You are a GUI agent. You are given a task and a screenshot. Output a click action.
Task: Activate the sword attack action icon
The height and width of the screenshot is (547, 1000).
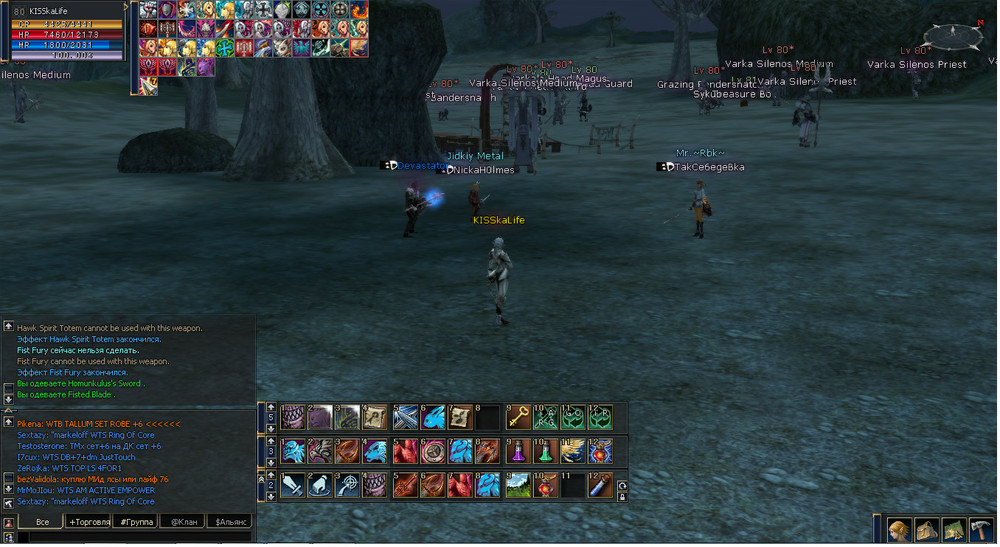click(293, 485)
